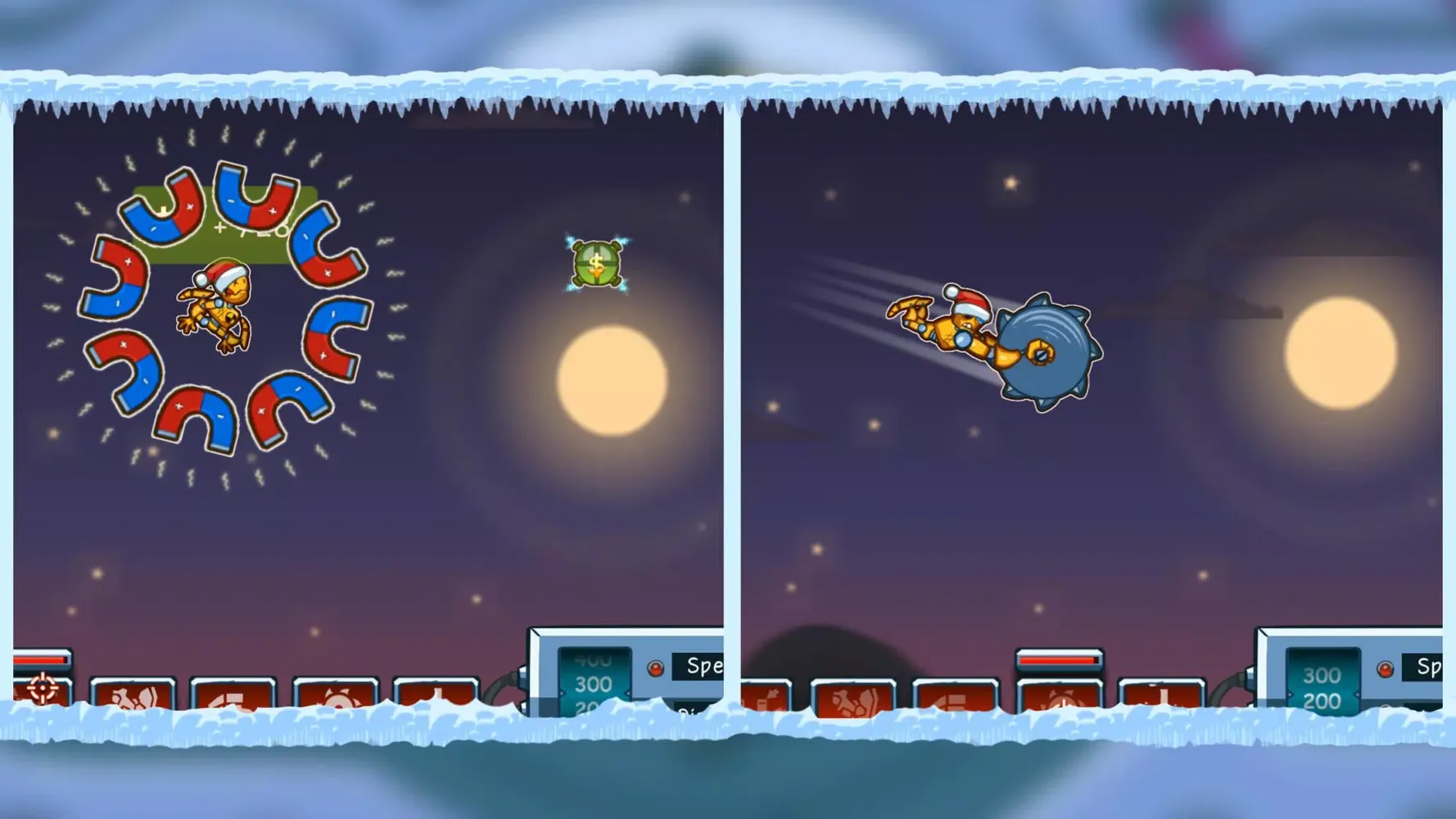Expand the Speed stats display
Screen dimensions: 1456x819
pyautogui.click(x=703, y=666)
